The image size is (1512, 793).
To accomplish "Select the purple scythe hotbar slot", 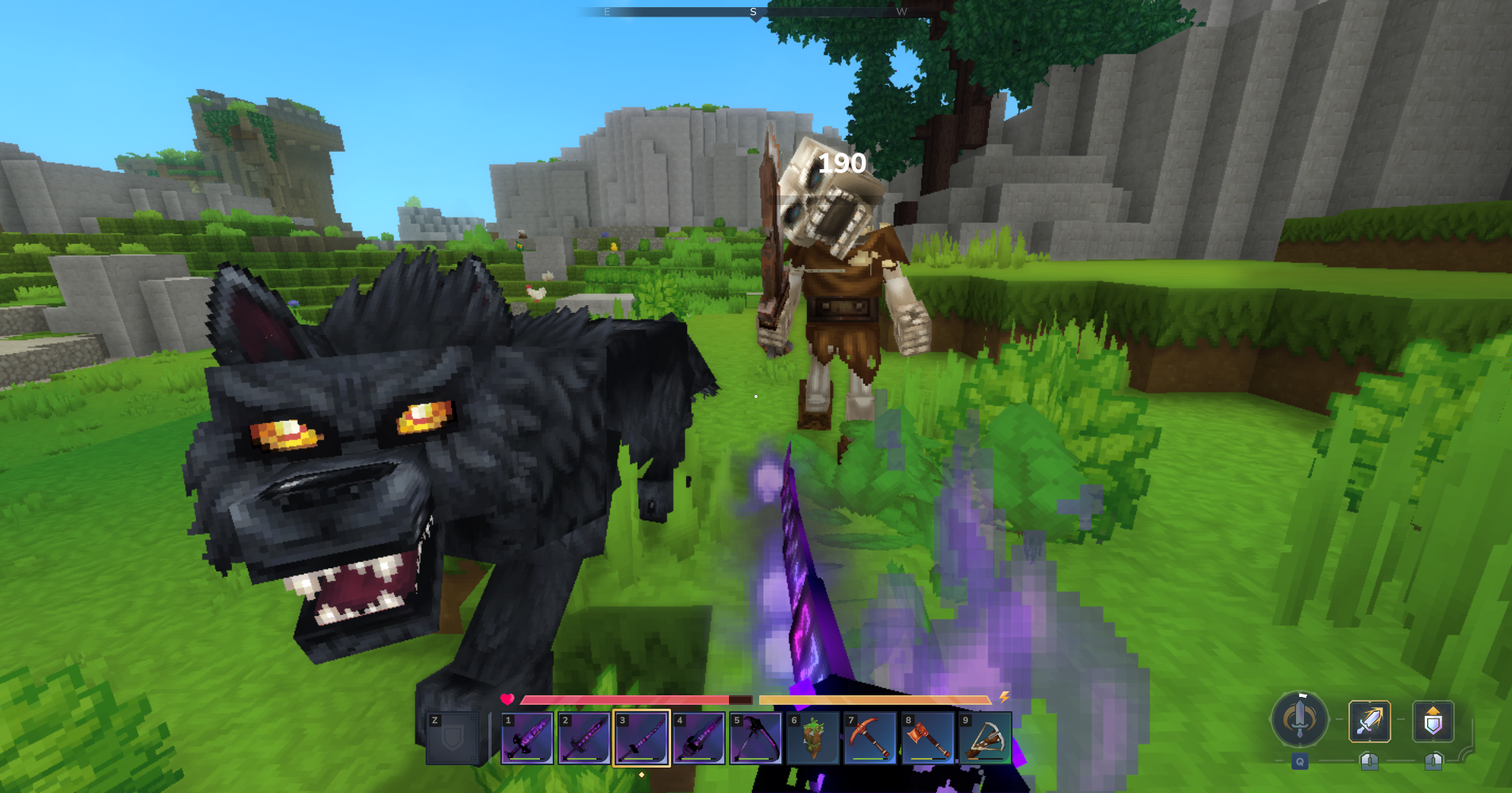I will (x=756, y=737).
